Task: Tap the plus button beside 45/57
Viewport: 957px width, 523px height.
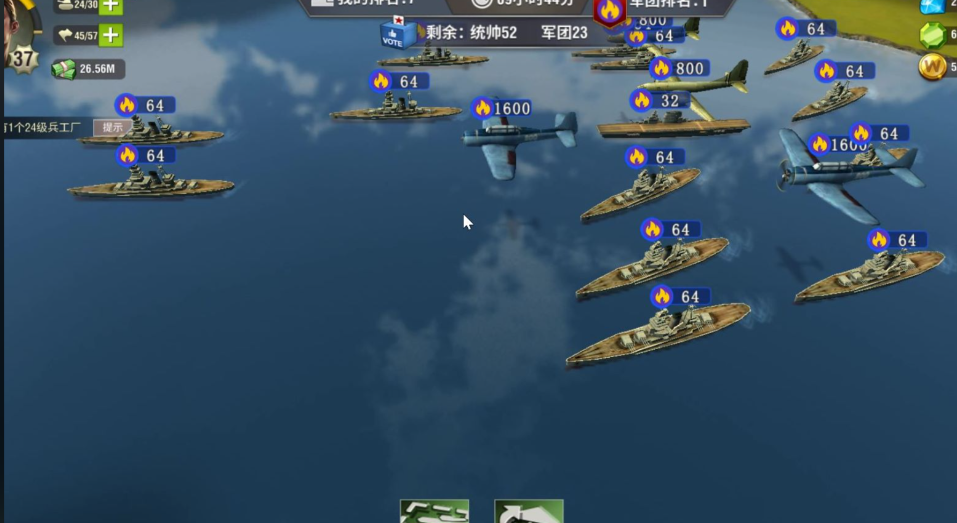Action: [x=111, y=36]
